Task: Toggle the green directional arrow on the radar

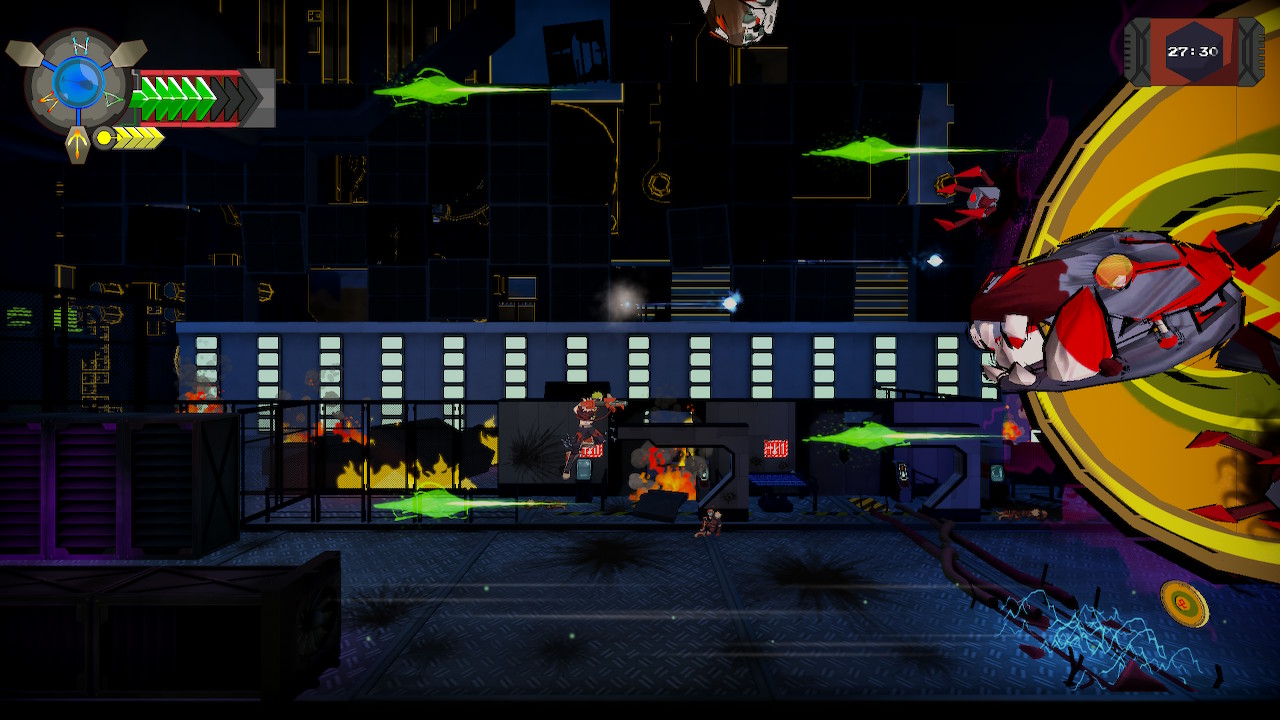Action: coord(111,98)
